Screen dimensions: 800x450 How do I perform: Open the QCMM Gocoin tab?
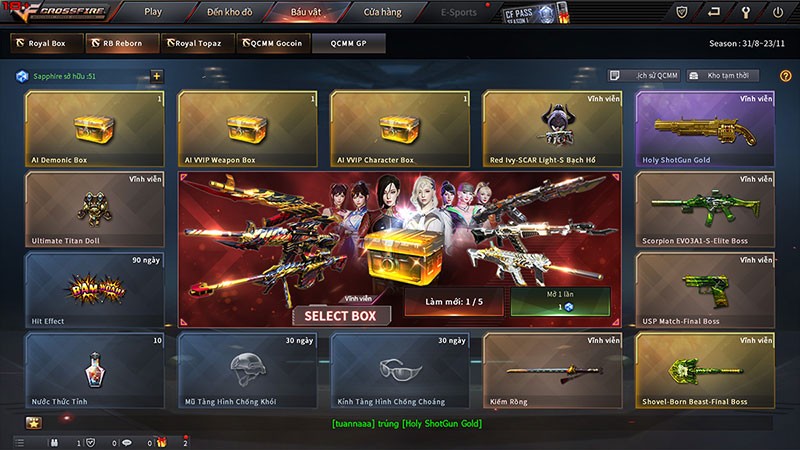pos(272,44)
